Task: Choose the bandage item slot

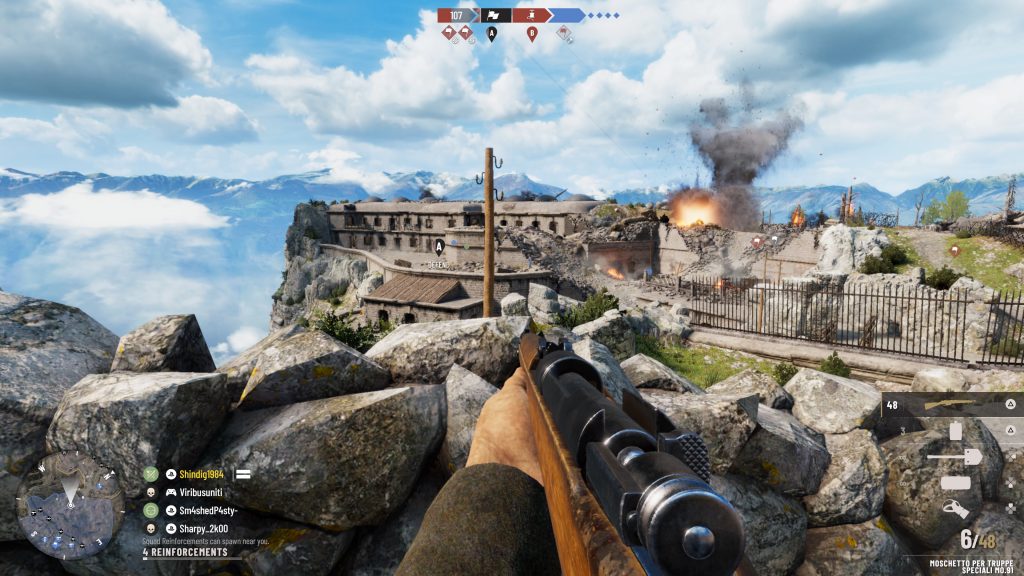Action: (x=955, y=483)
